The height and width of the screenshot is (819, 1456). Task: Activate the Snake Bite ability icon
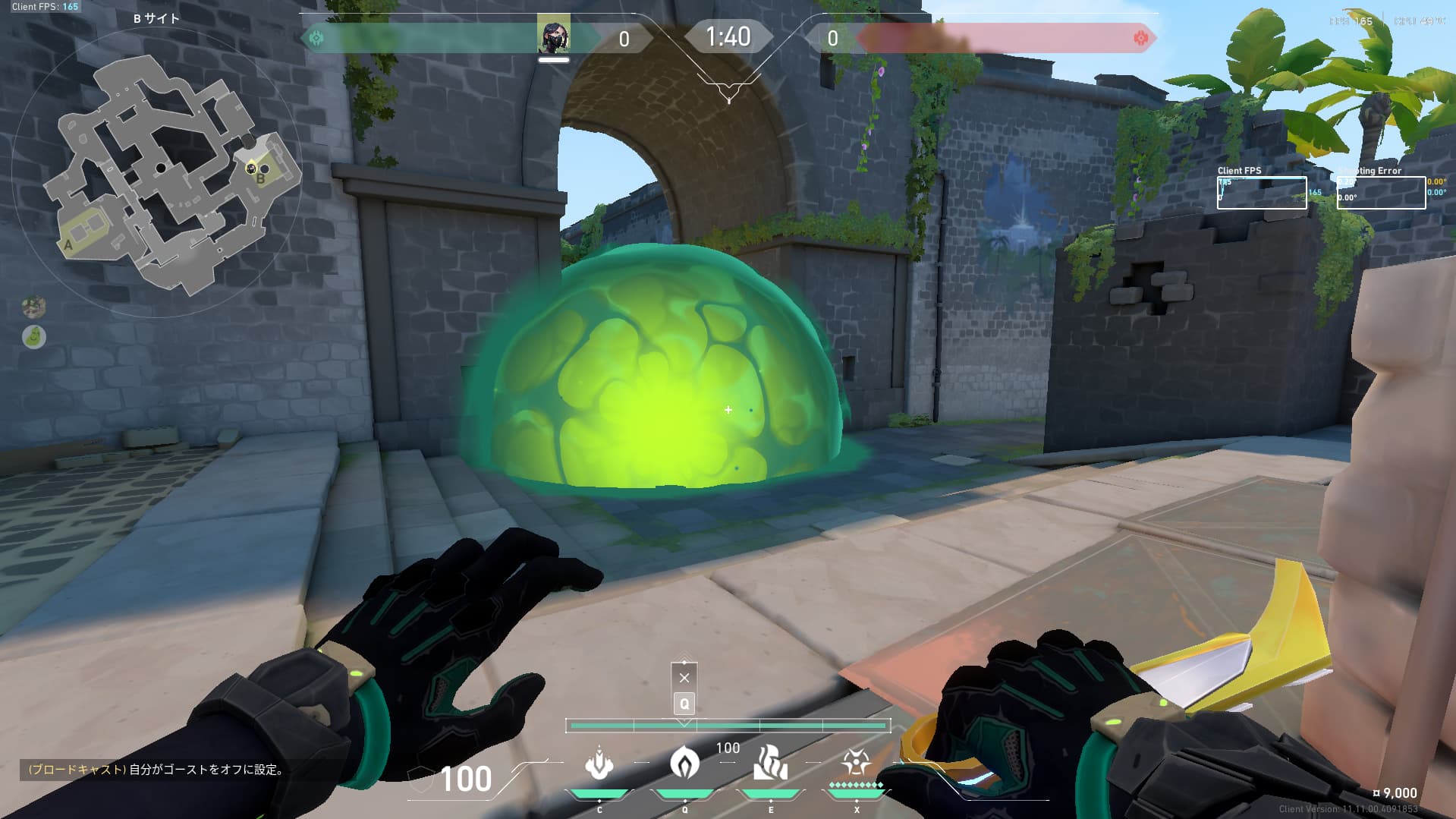point(599,764)
